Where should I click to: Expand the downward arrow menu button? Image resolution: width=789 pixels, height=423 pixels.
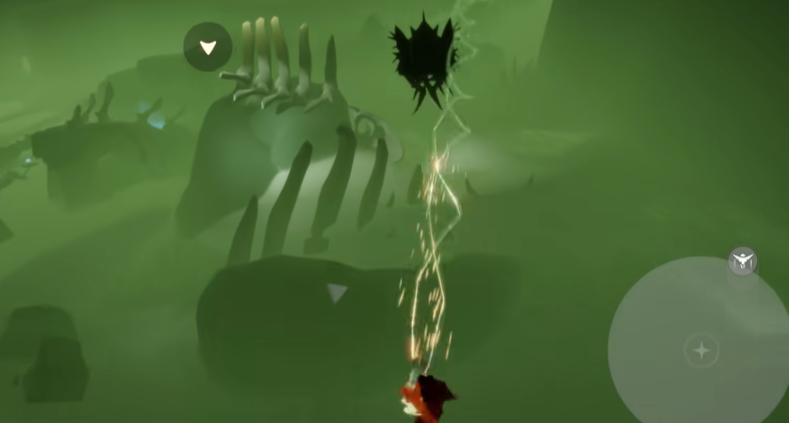click(208, 47)
